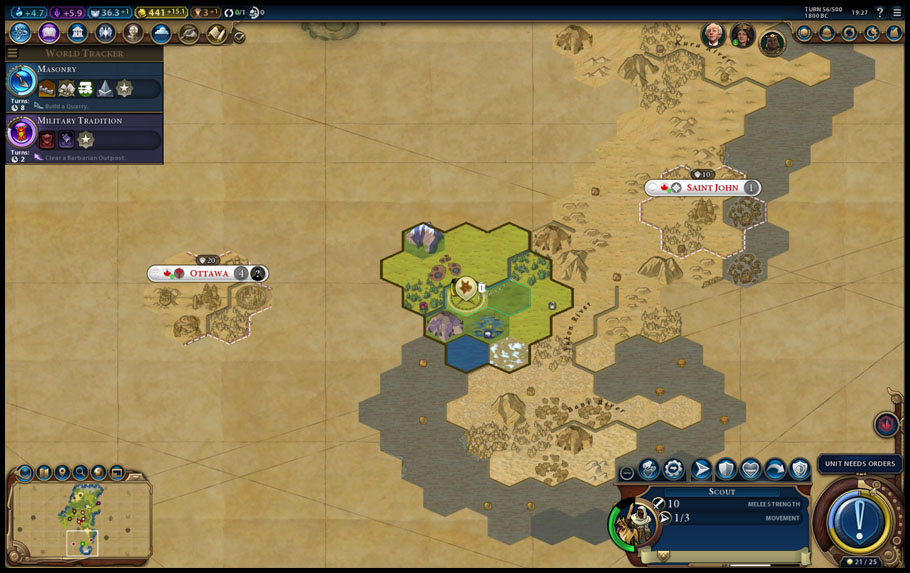Open the Technology tree button
Viewport: 910px width, 573px height.
[x=20, y=33]
